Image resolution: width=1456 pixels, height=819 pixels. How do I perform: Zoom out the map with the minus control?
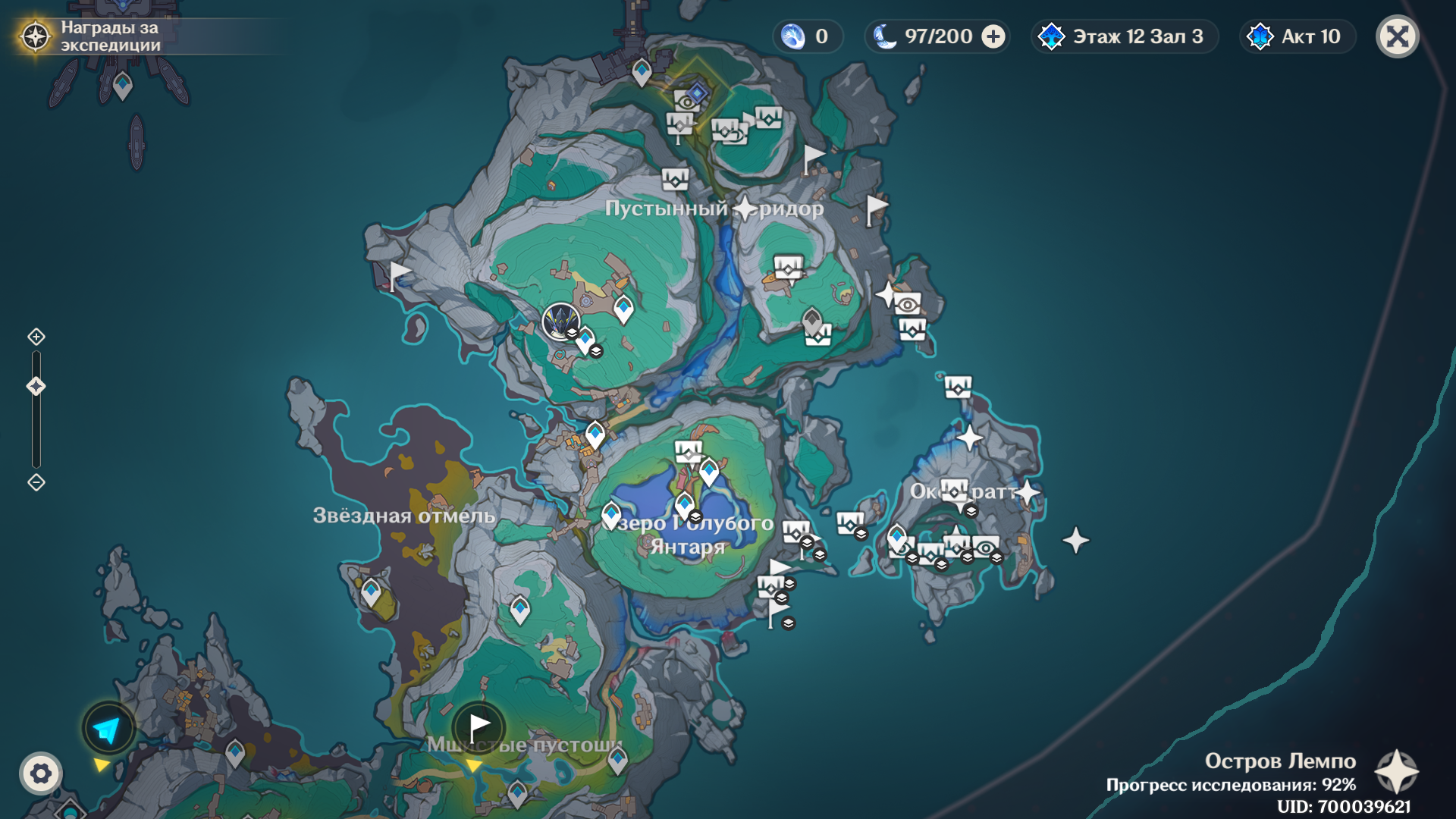click(x=36, y=482)
